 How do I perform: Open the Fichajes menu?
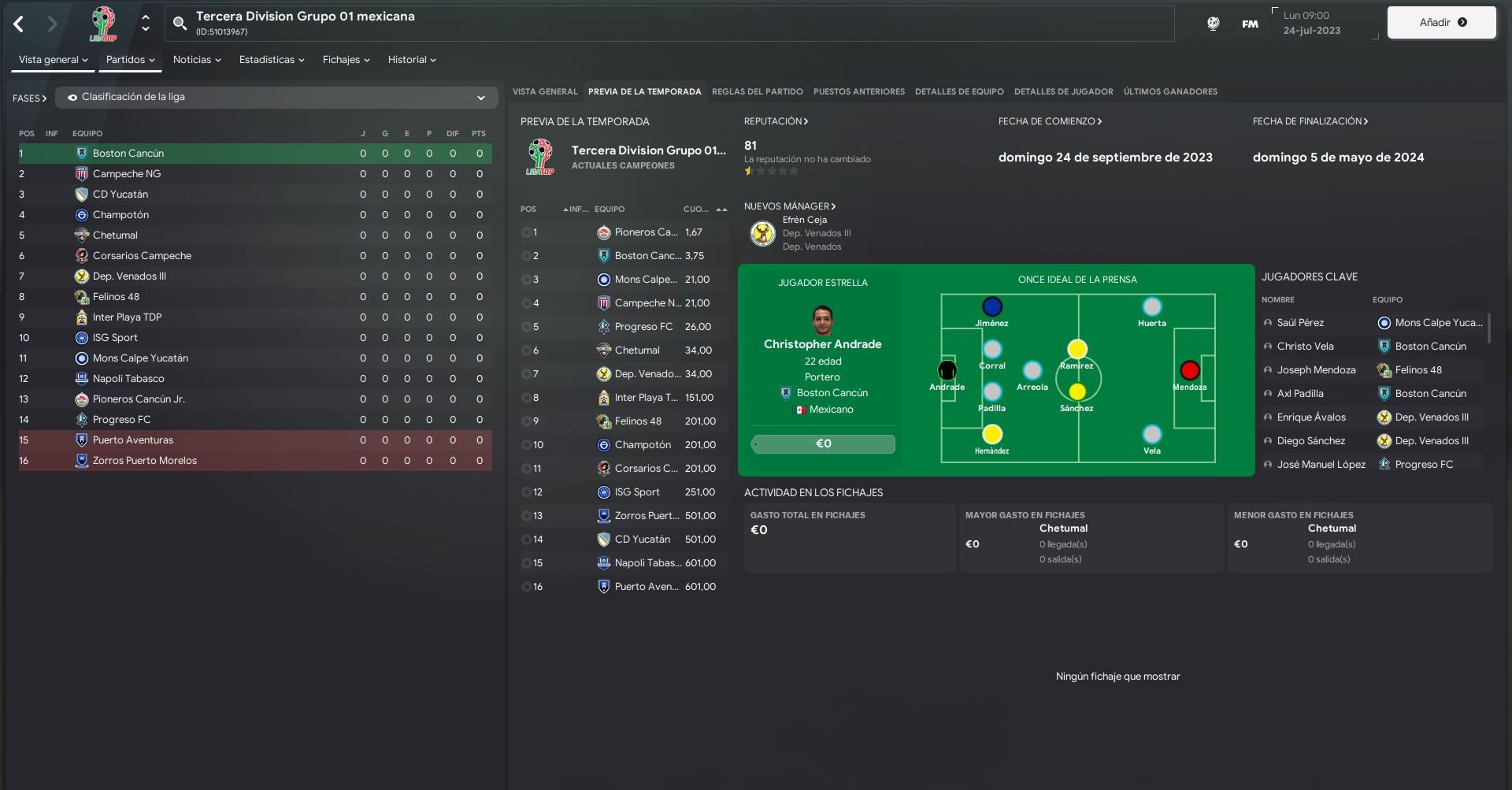(346, 60)
